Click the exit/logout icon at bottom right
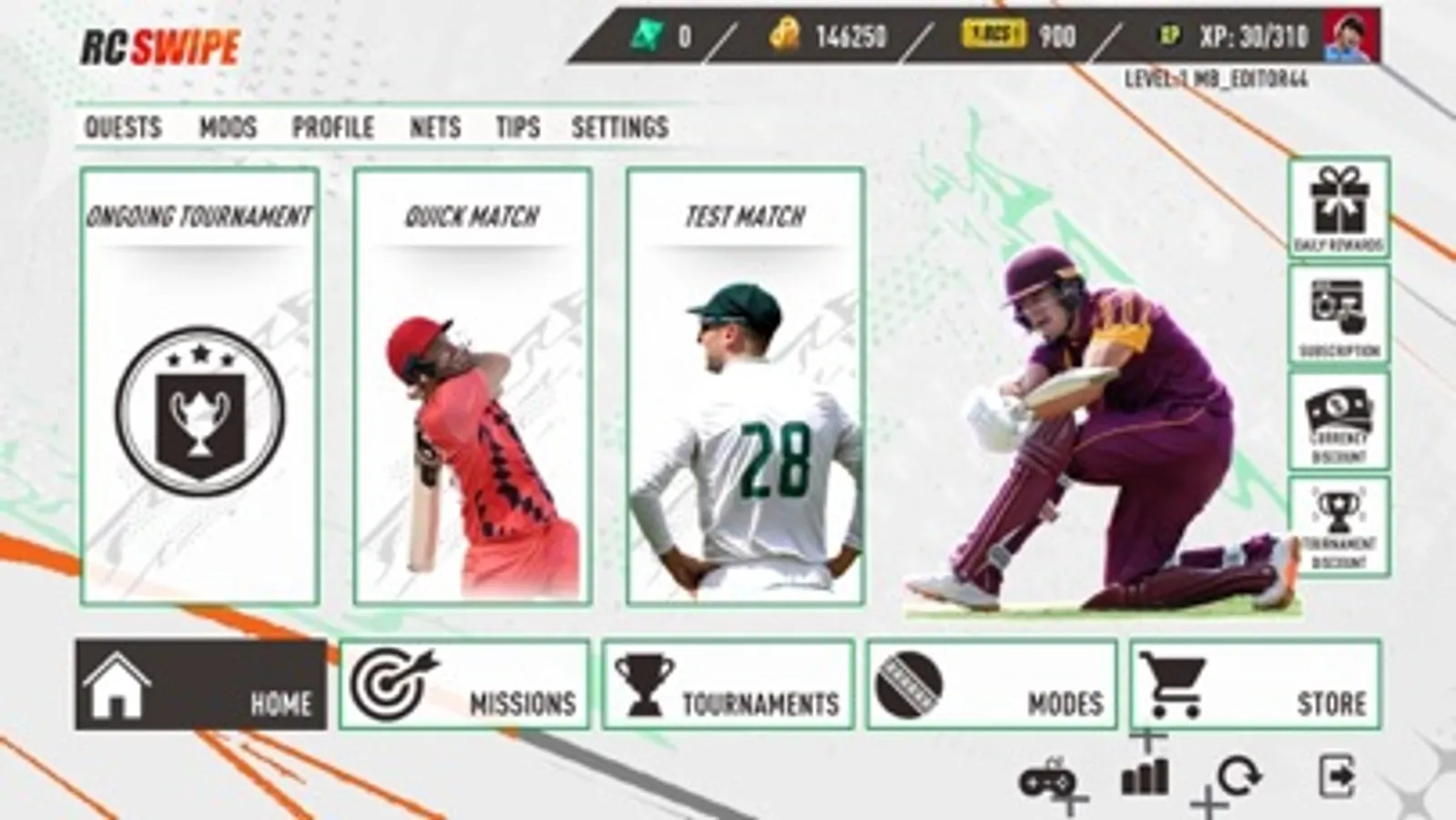Screen dimensions: 1456x820 pos(1339,775)
